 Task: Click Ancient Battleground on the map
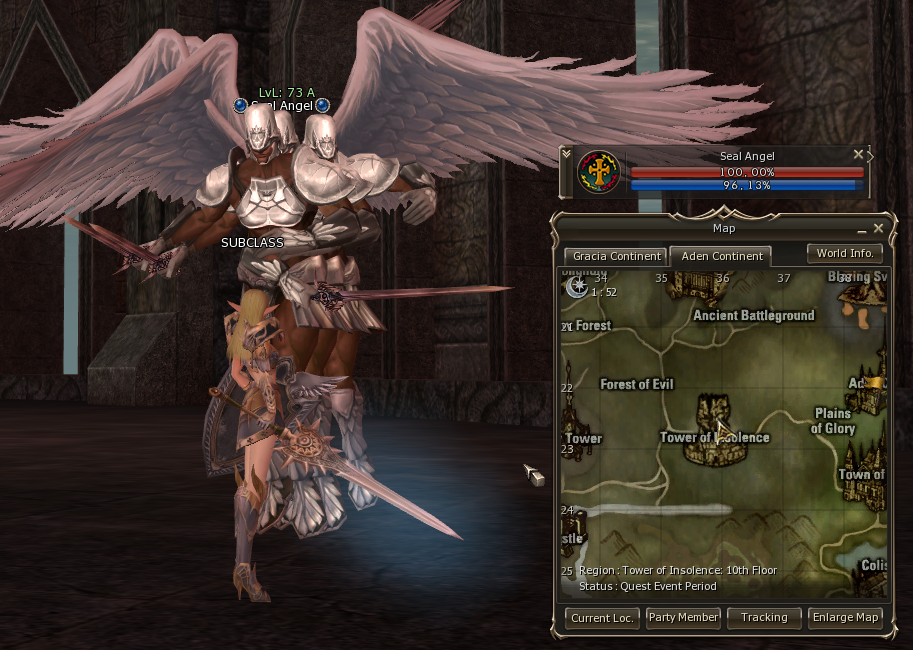pyautogui.click(x=753, y=315)
